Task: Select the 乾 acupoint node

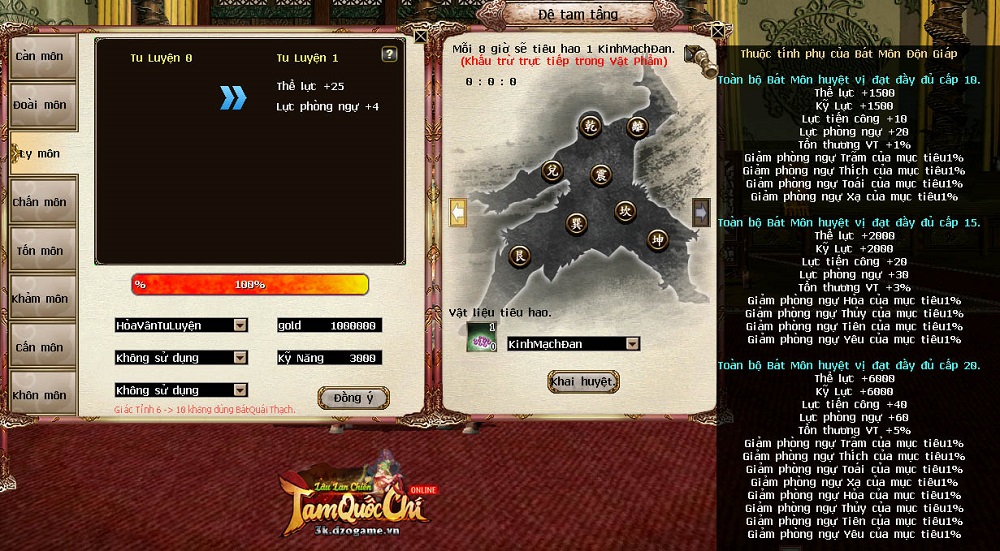Action: pos(590,125)
